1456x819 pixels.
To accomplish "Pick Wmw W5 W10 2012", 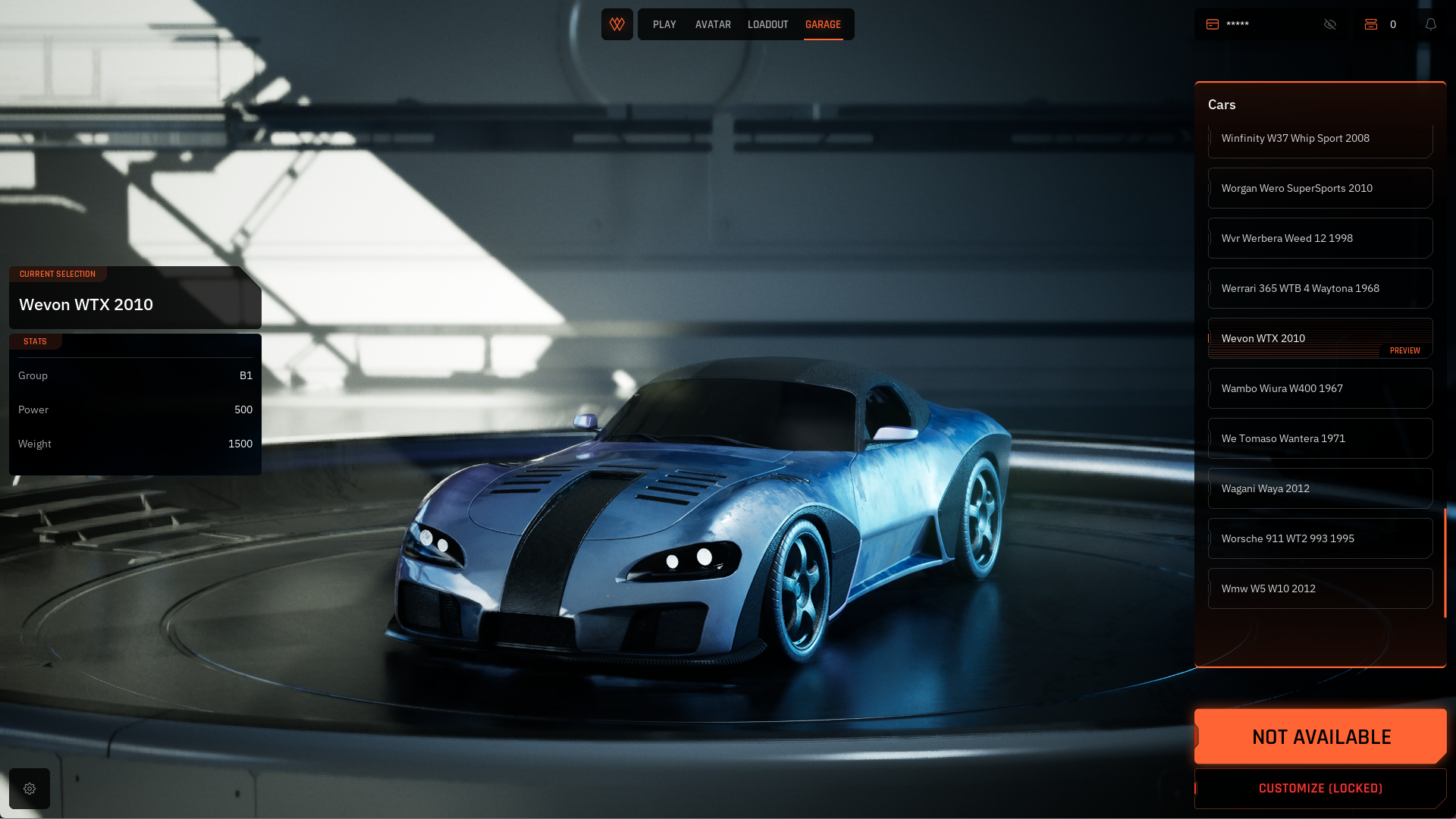I will point(1319,588).
